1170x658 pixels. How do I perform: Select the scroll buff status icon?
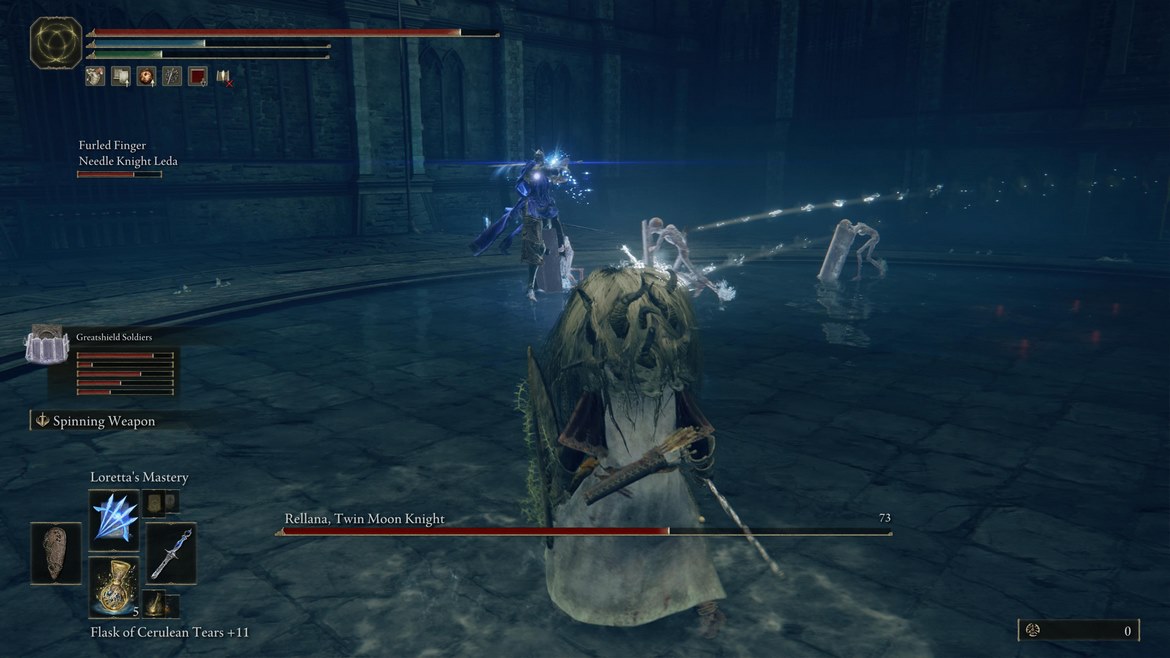click(120, 76)
